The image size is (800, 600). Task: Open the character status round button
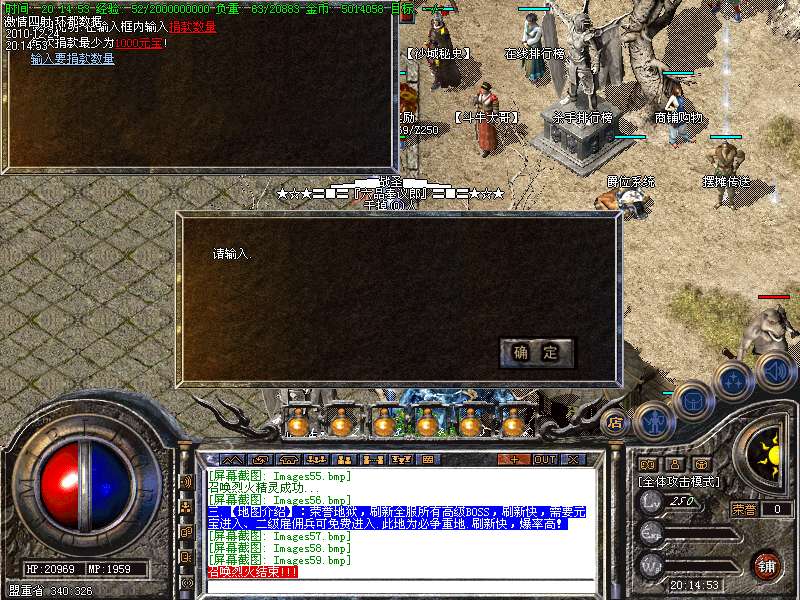click(x=653, y=420)
